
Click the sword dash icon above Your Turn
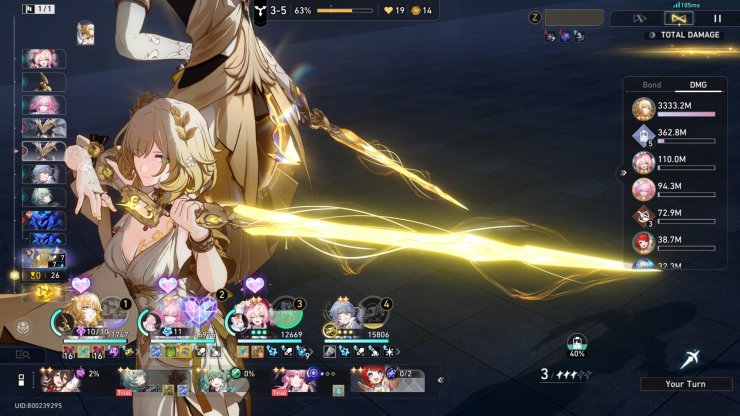click(x=689, y=360)
